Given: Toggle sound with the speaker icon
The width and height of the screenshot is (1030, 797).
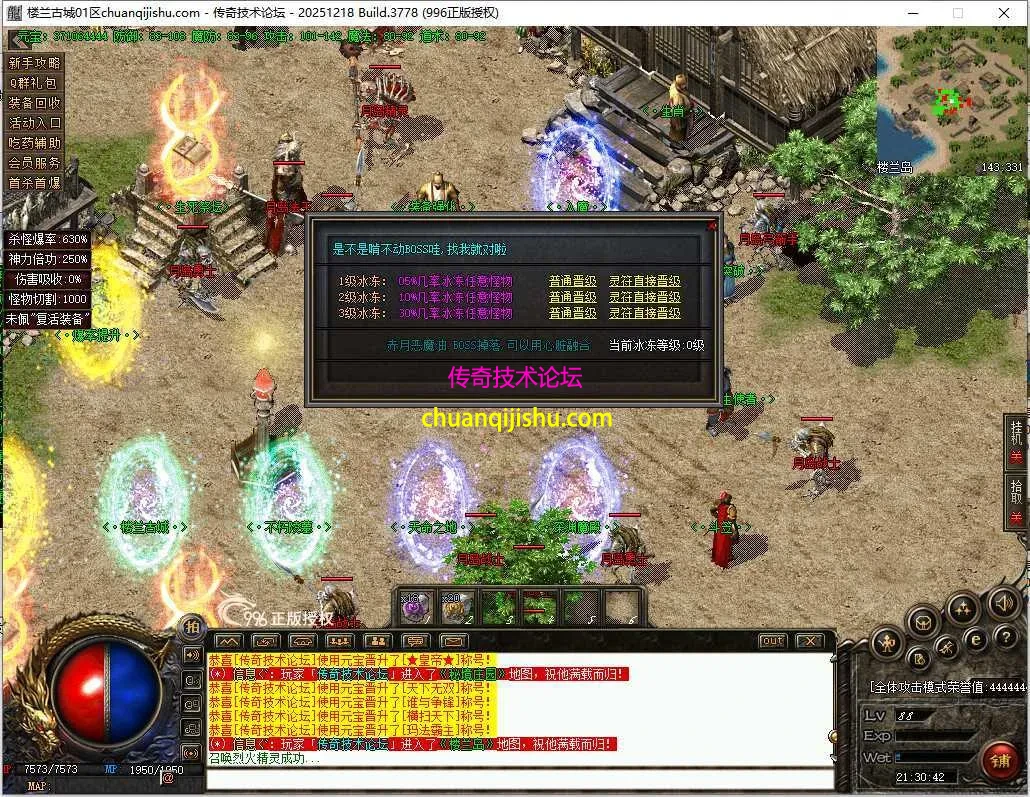Looking at the screenshot, I should click(x=1003, y=603).
